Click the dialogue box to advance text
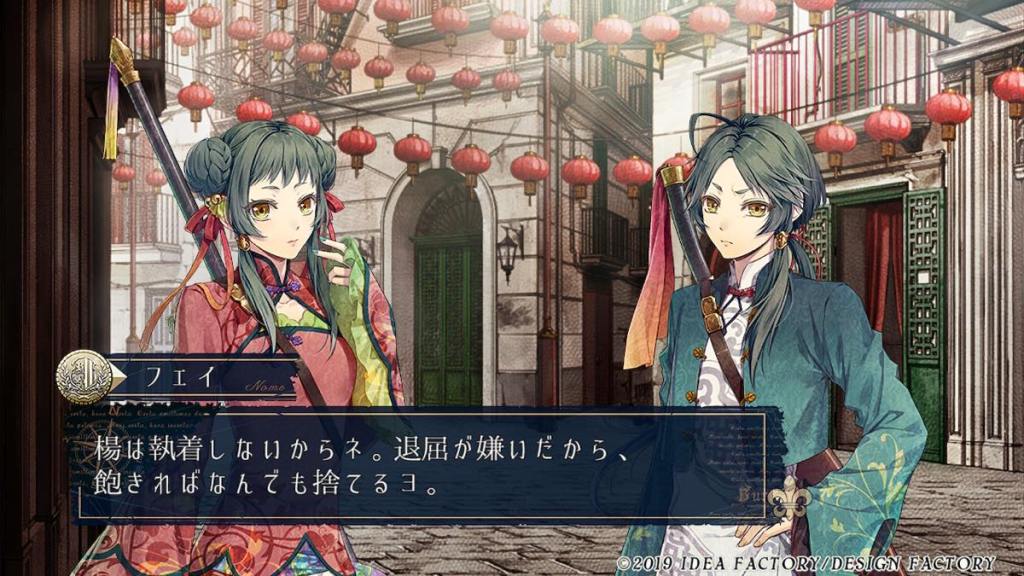 [x=420, y=463]
